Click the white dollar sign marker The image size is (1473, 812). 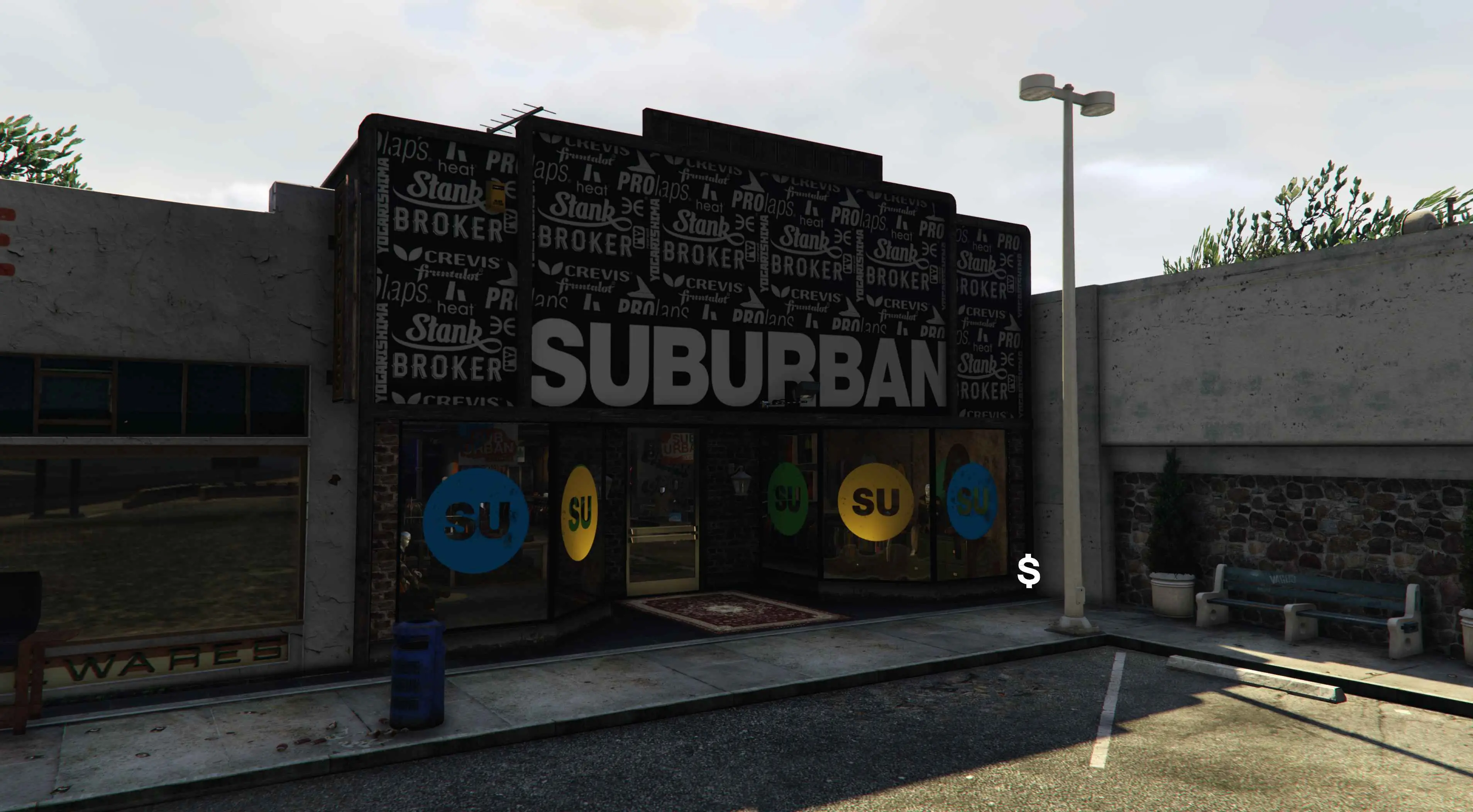coord(1029,571)
